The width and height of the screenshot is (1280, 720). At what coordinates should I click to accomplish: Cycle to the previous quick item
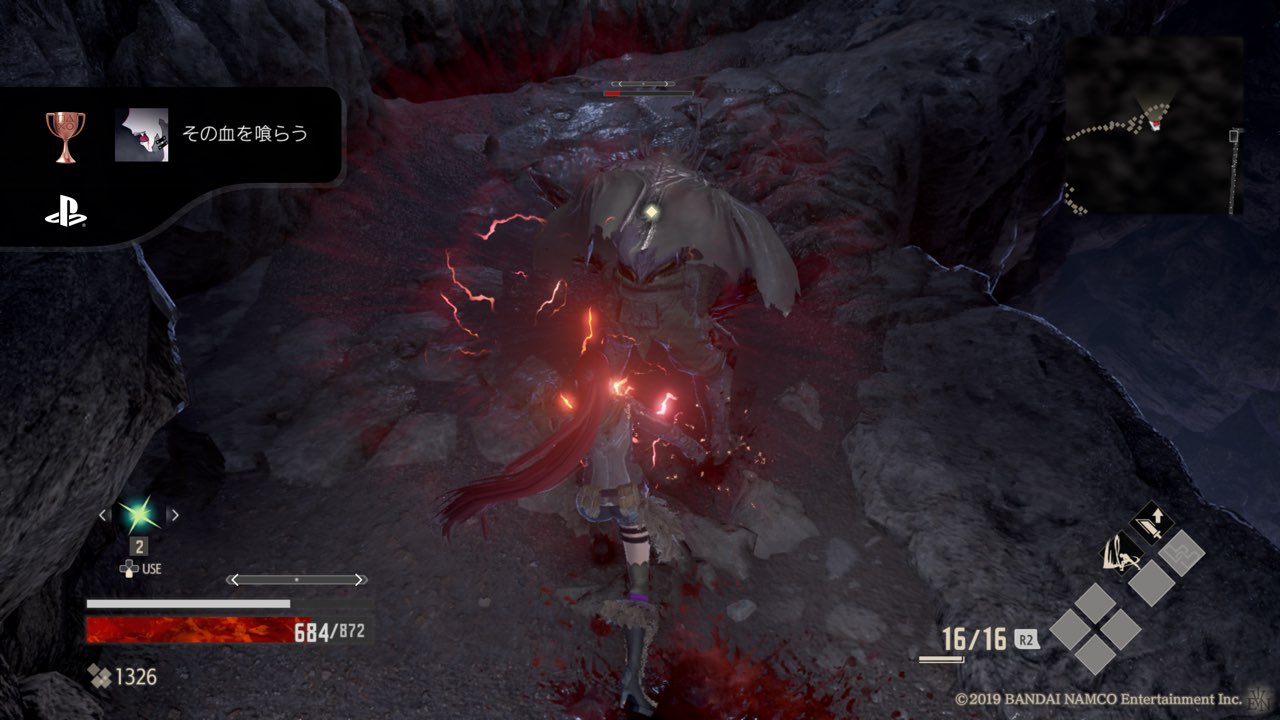[103, 515]
